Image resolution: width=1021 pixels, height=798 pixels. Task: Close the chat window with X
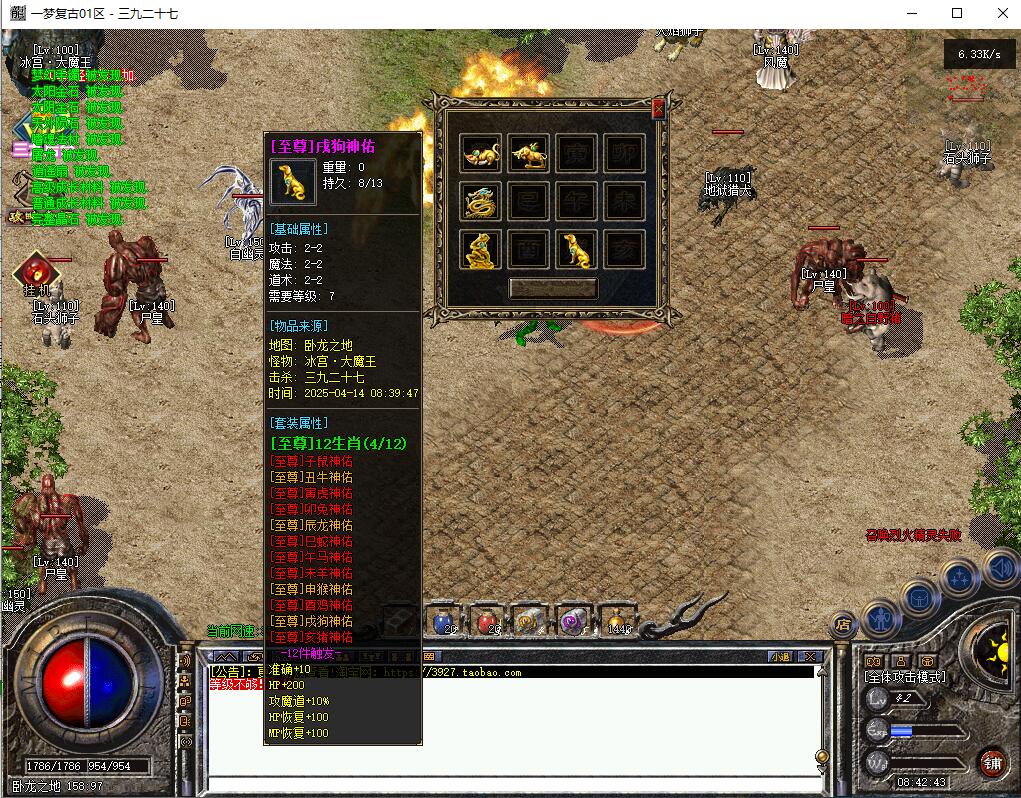(810, 657)
